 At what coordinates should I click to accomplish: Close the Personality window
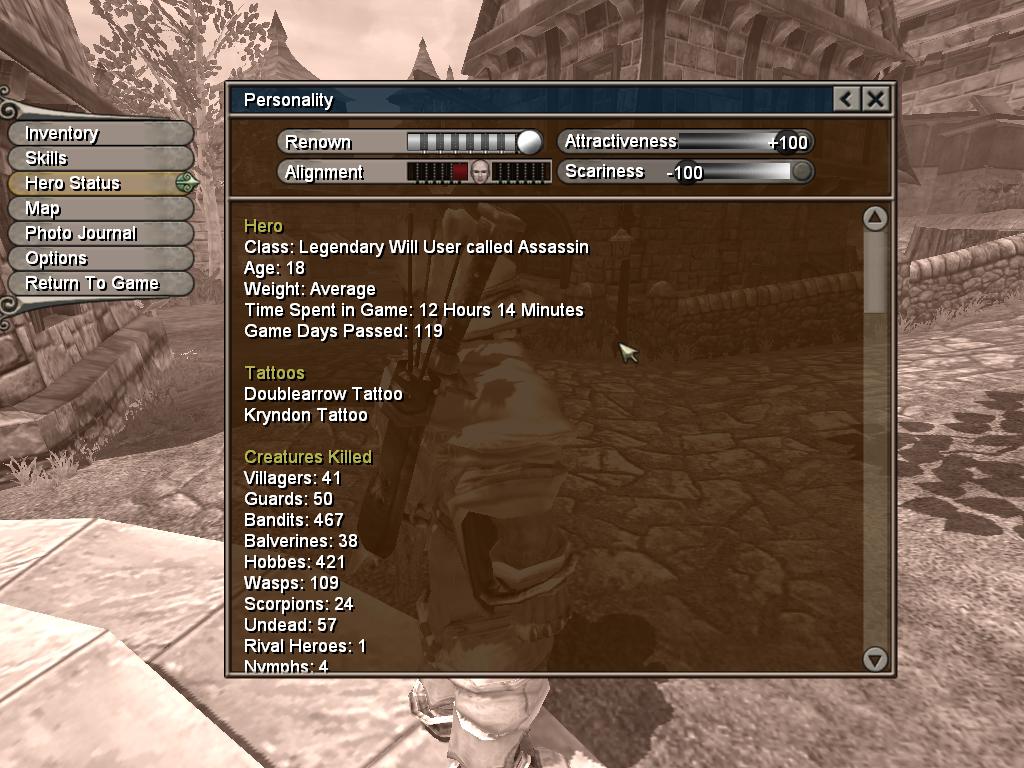[875, 99]
